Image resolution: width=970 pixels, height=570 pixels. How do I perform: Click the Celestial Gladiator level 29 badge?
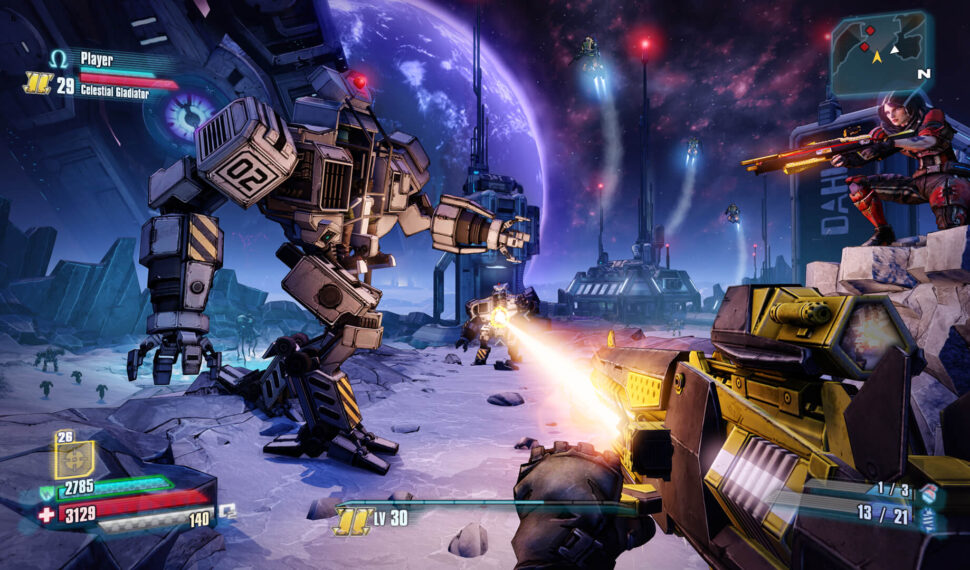pos(38,85)
